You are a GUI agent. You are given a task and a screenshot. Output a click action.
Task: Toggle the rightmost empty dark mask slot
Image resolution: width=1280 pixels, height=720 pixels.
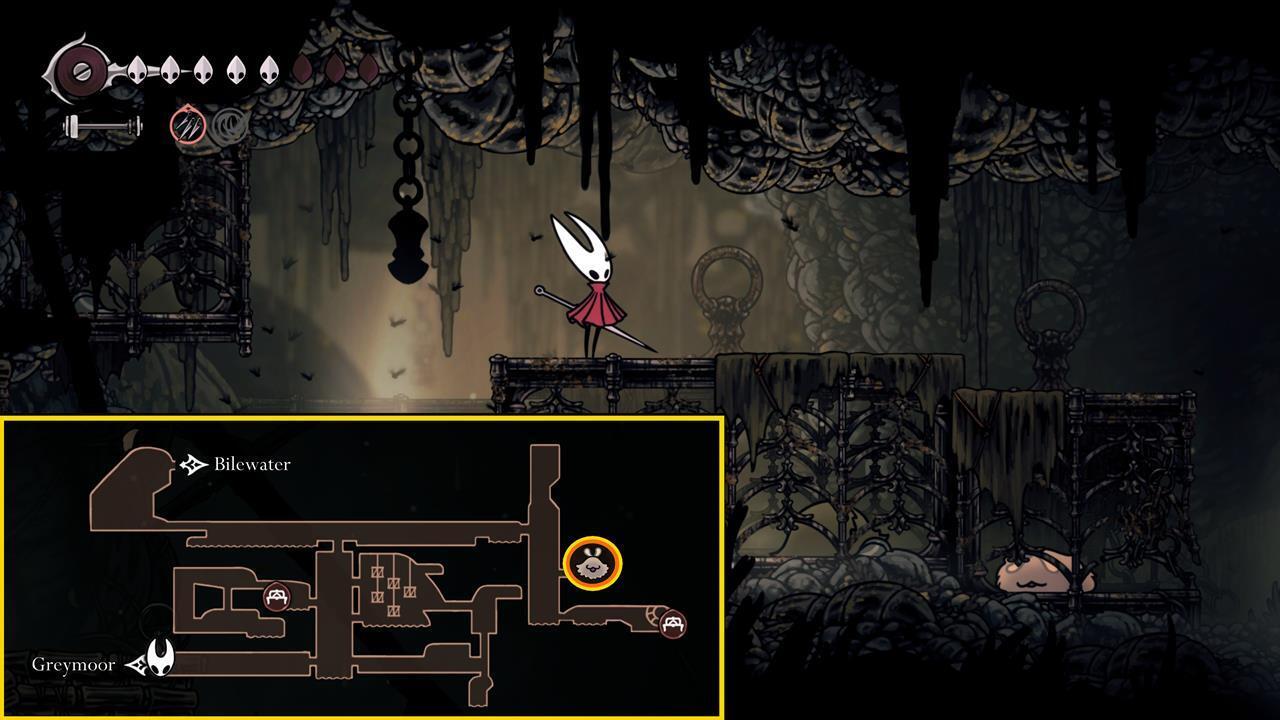click(367, 68)
